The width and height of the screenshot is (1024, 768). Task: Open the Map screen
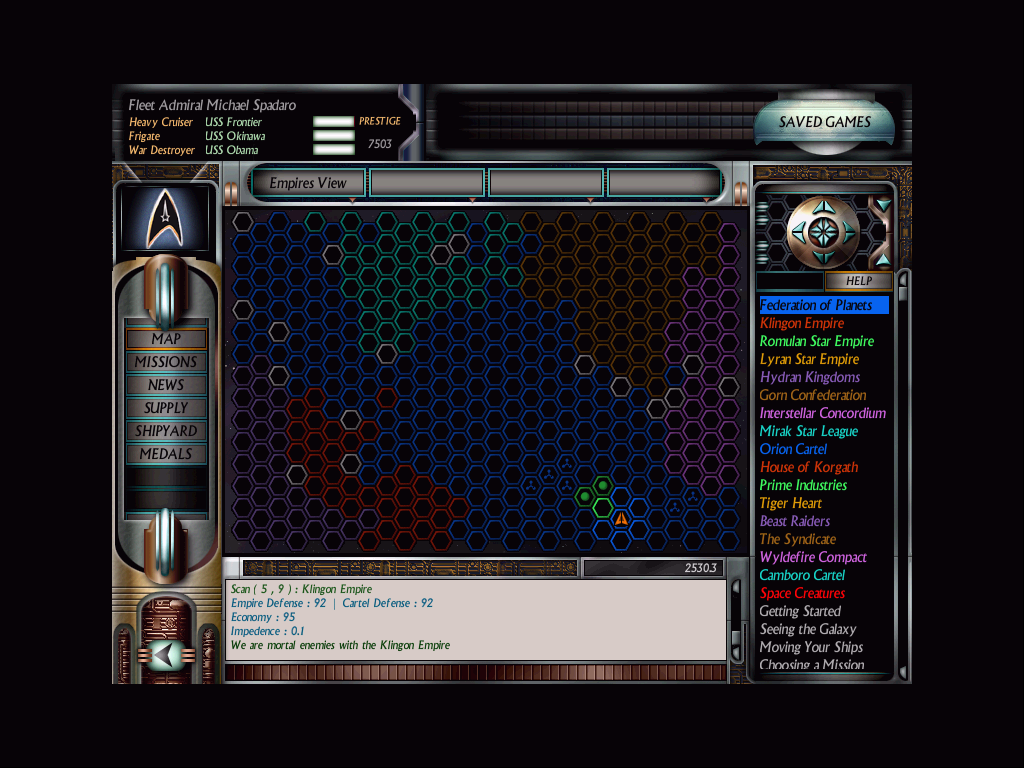[166, 339]
